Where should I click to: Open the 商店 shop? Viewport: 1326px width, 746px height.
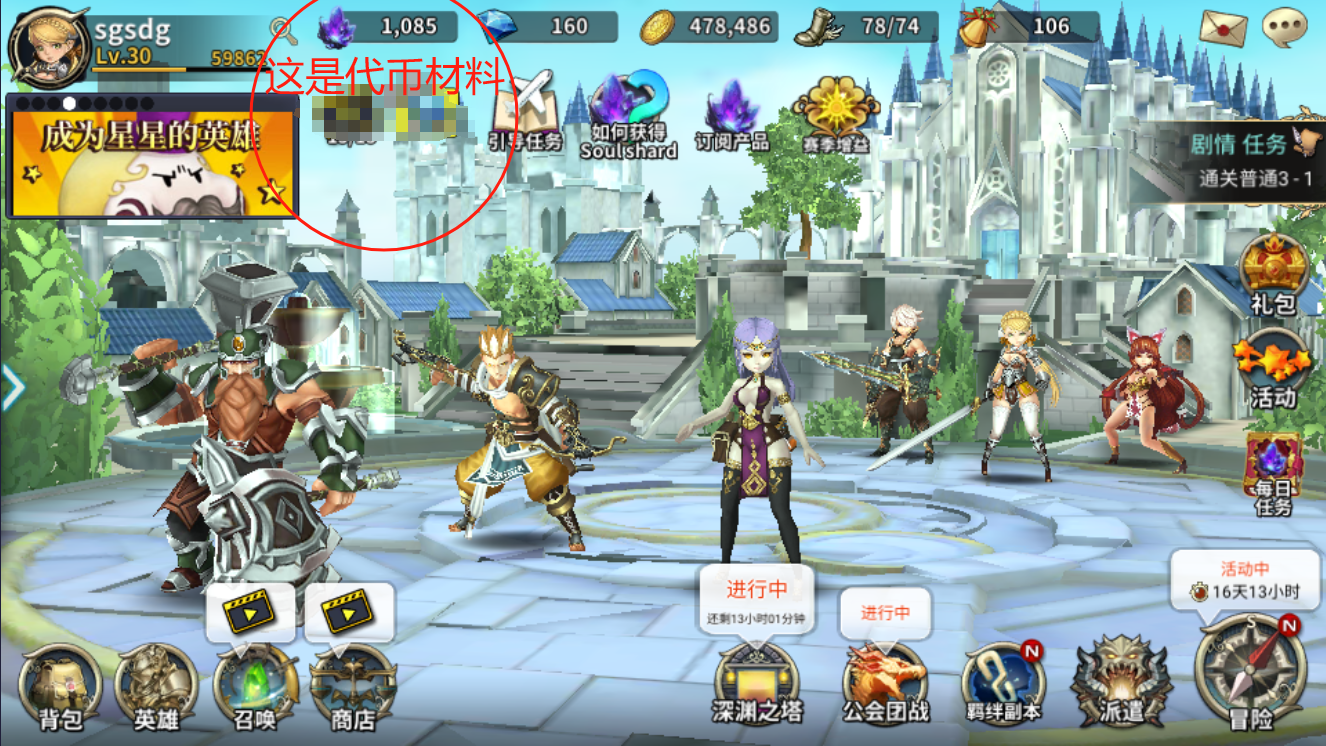[x=352, y=685]
